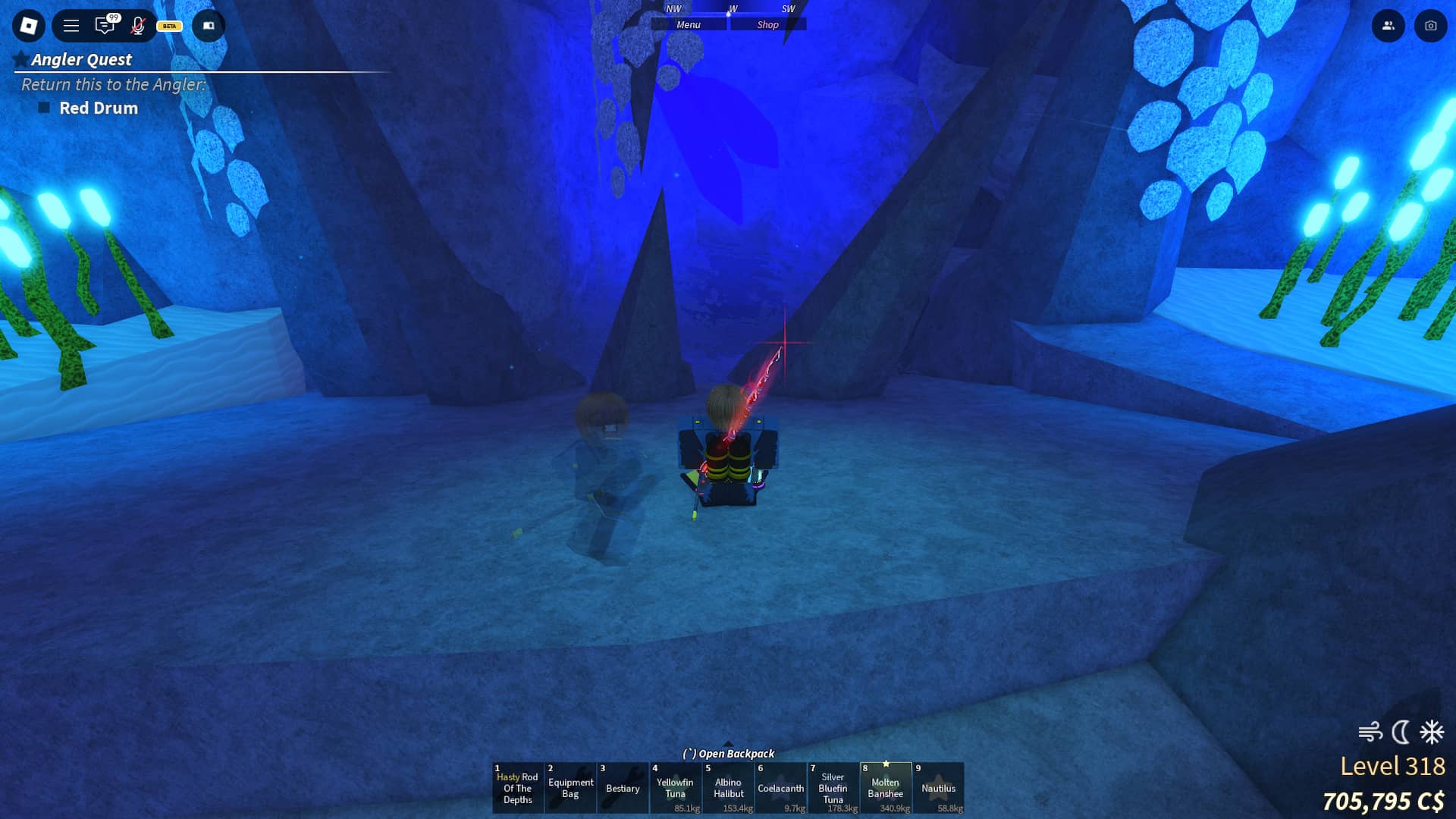Open the hamburger menu icon
Screen dimensions: 1456x819
pos(70,25)
